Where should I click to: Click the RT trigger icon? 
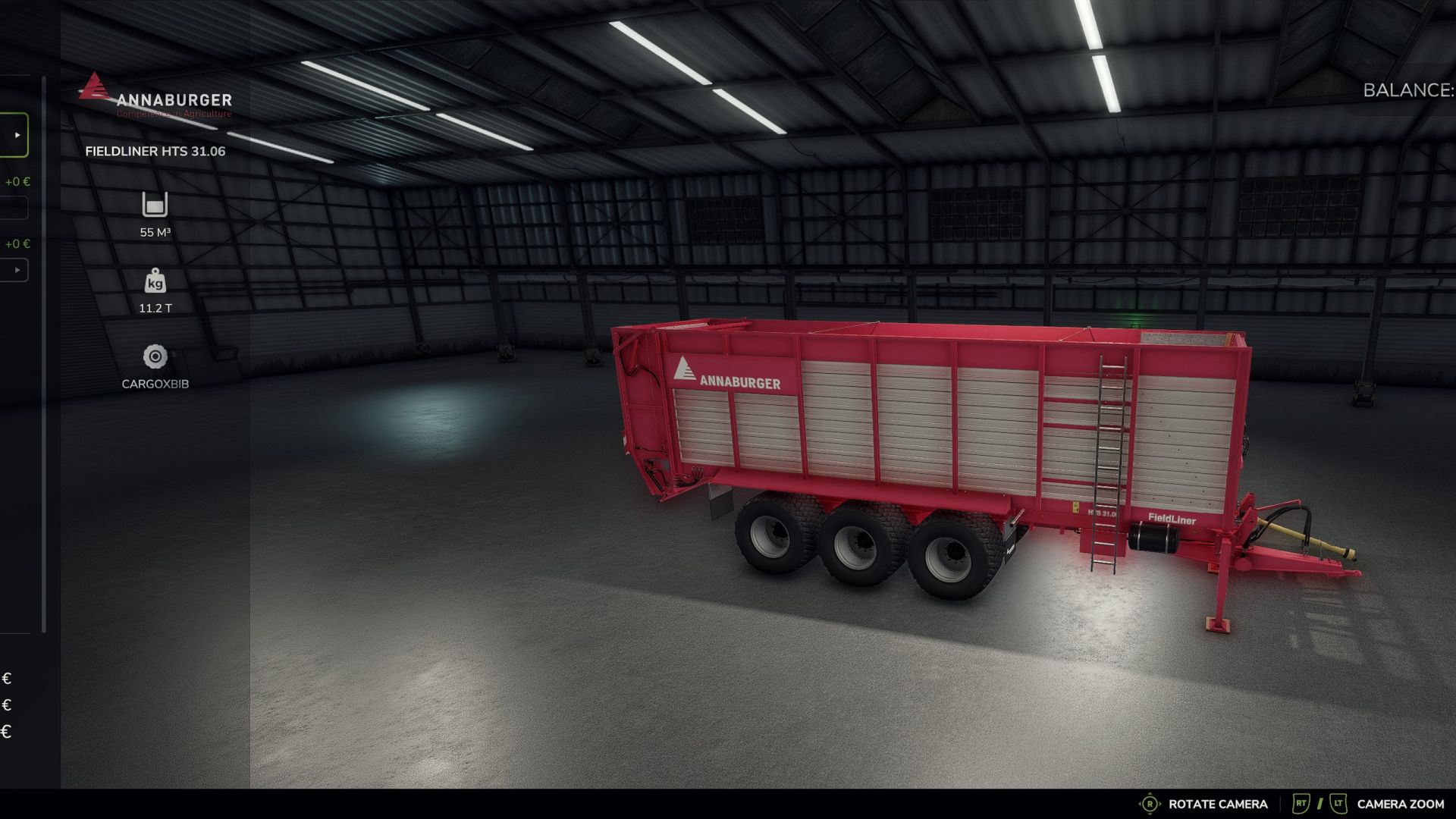(x=1300, y=804)
